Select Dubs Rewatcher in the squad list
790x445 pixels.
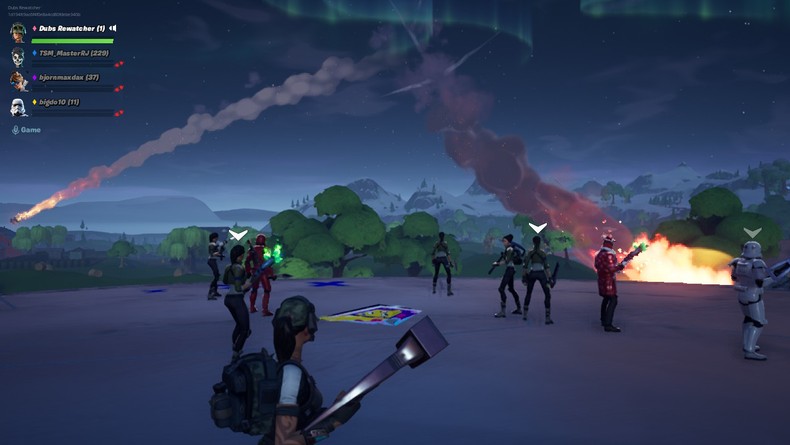pos(71,29)
